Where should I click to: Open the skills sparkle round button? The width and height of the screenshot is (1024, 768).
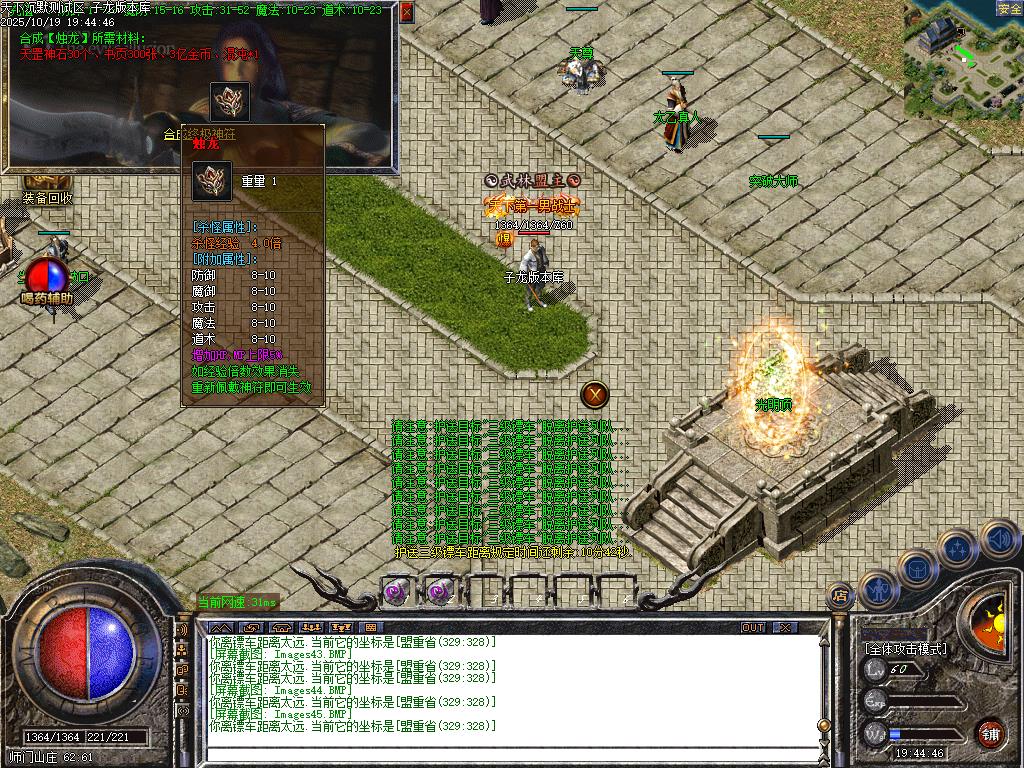(957, 548)
